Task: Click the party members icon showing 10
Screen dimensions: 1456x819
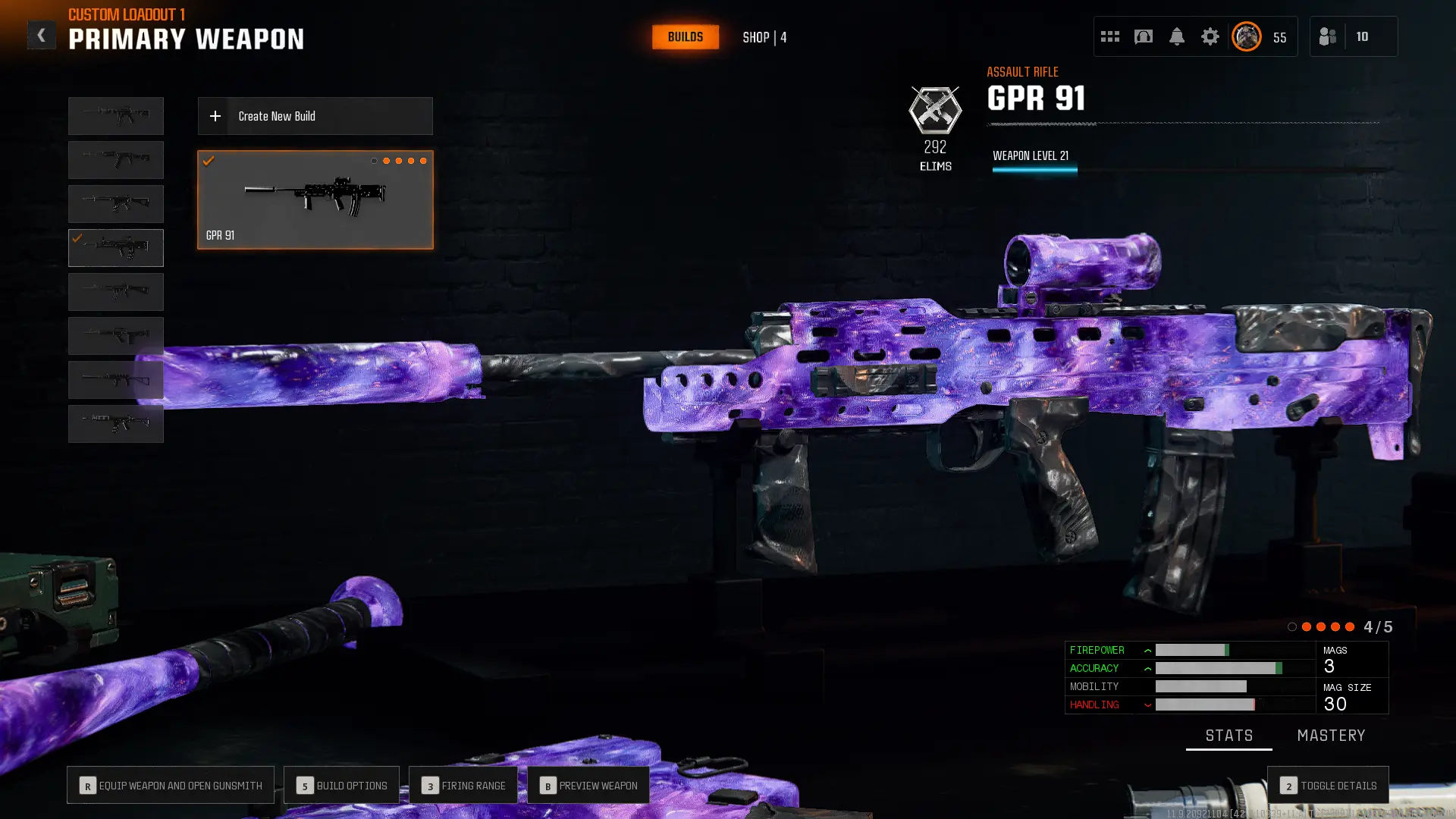Action: 1354,36
